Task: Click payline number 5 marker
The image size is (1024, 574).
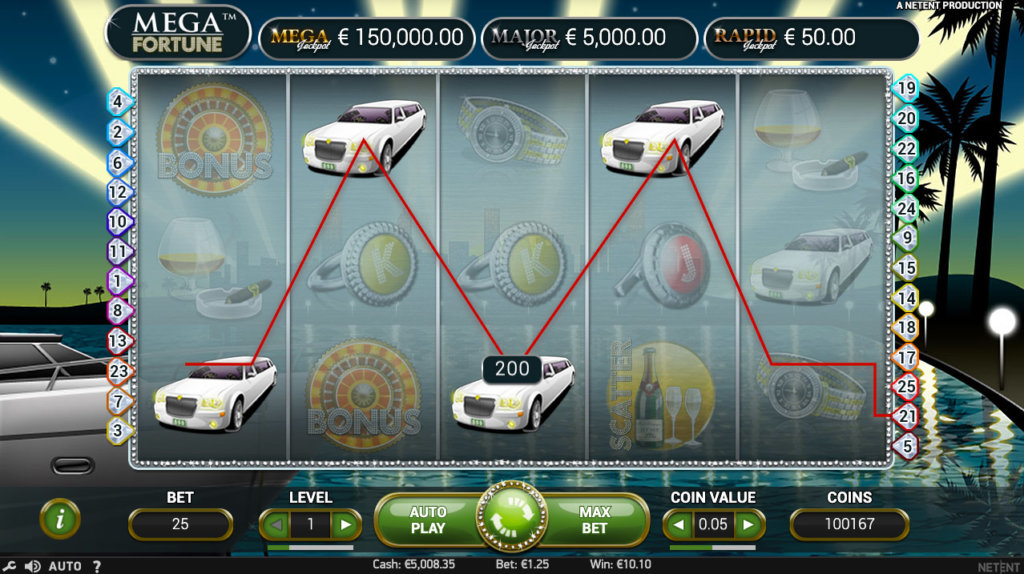Action: (906, 446)
